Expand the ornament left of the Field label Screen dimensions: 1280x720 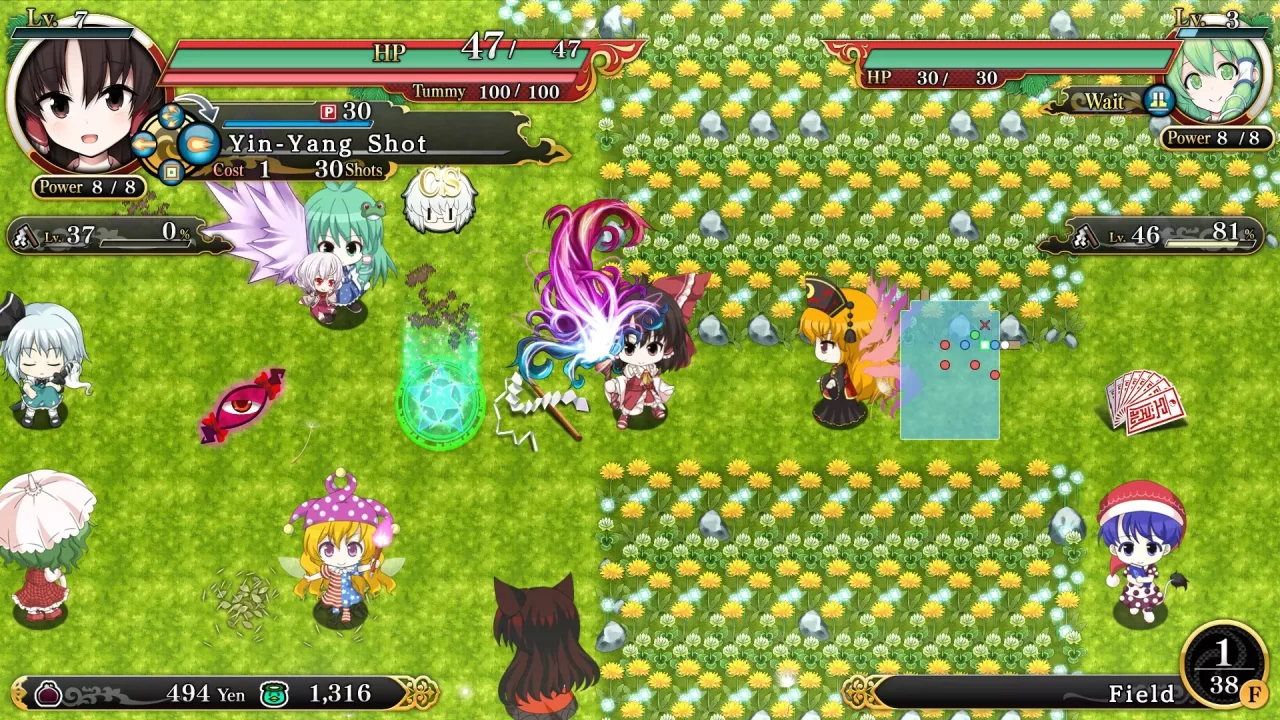[x=857, y=691]
